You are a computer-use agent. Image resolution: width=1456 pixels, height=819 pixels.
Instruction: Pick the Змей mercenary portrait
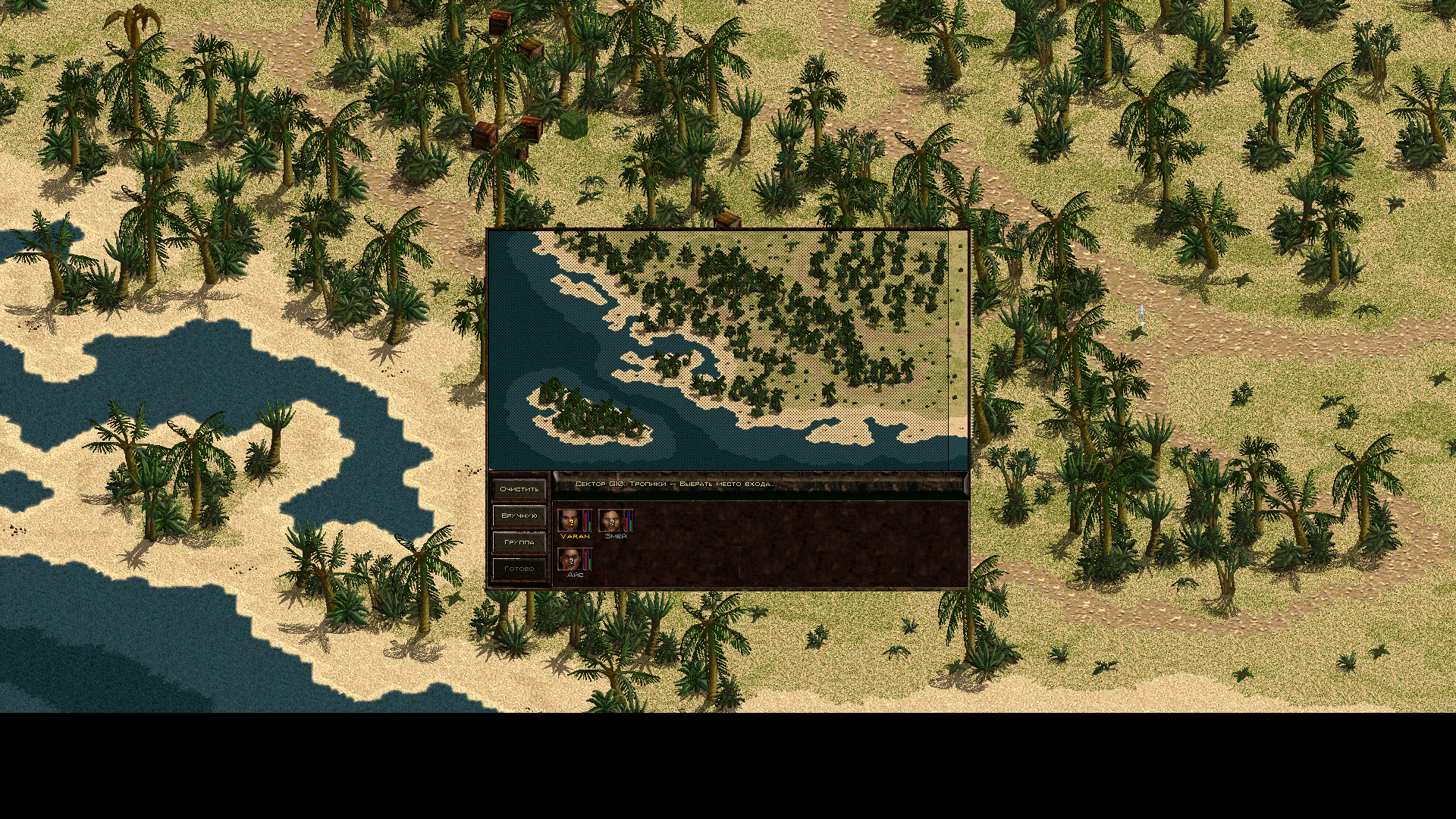tap(611, 520)
